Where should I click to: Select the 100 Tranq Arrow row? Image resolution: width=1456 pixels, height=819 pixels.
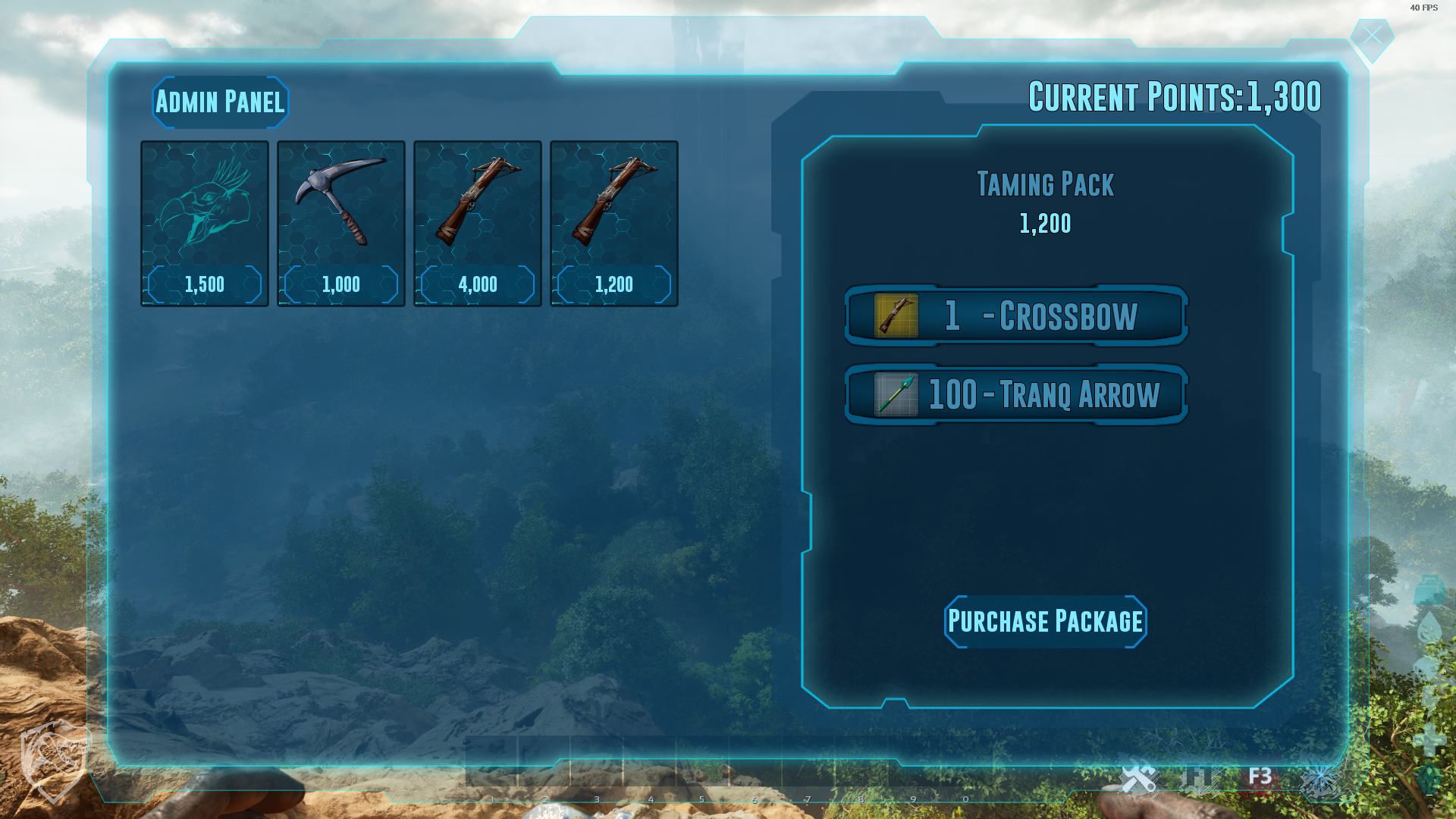1016,394
